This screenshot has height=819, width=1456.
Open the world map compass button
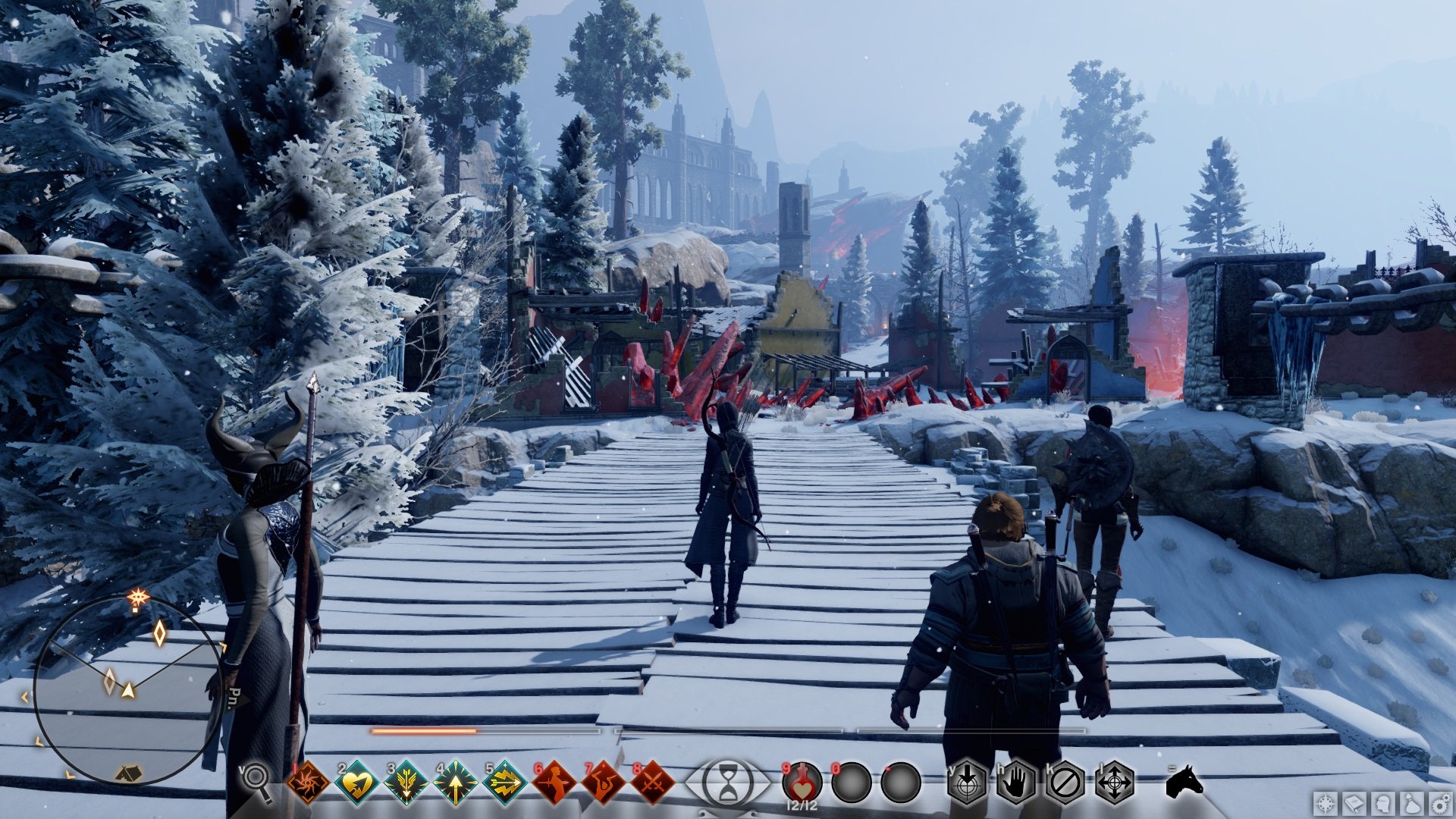(1326, 804)
